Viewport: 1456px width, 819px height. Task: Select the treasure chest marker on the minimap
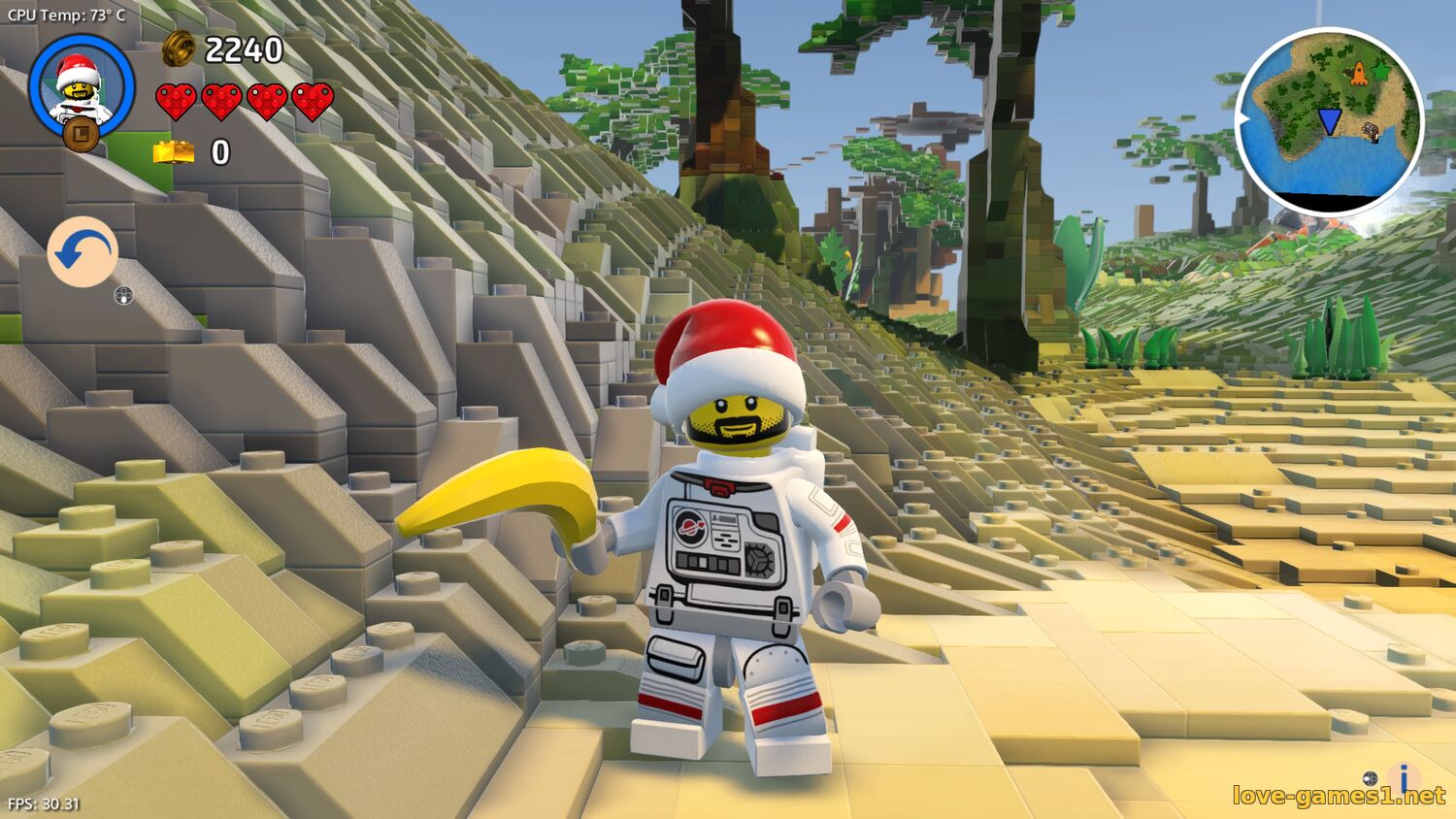tap(1371, 132)
